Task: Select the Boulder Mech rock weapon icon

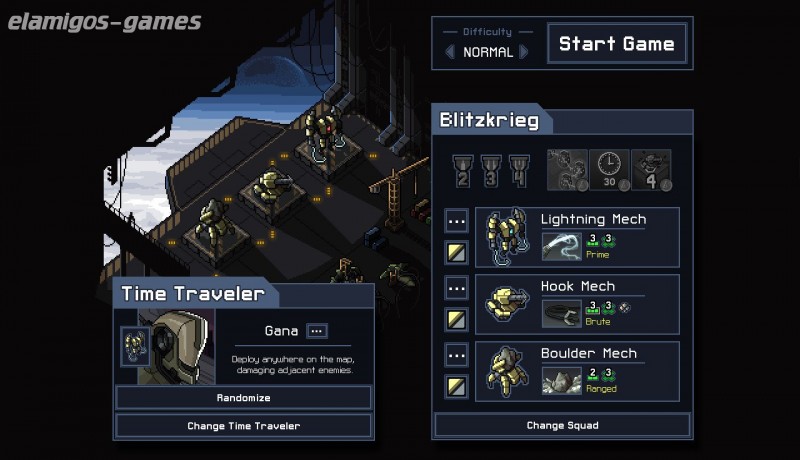Action: (561, 380)
